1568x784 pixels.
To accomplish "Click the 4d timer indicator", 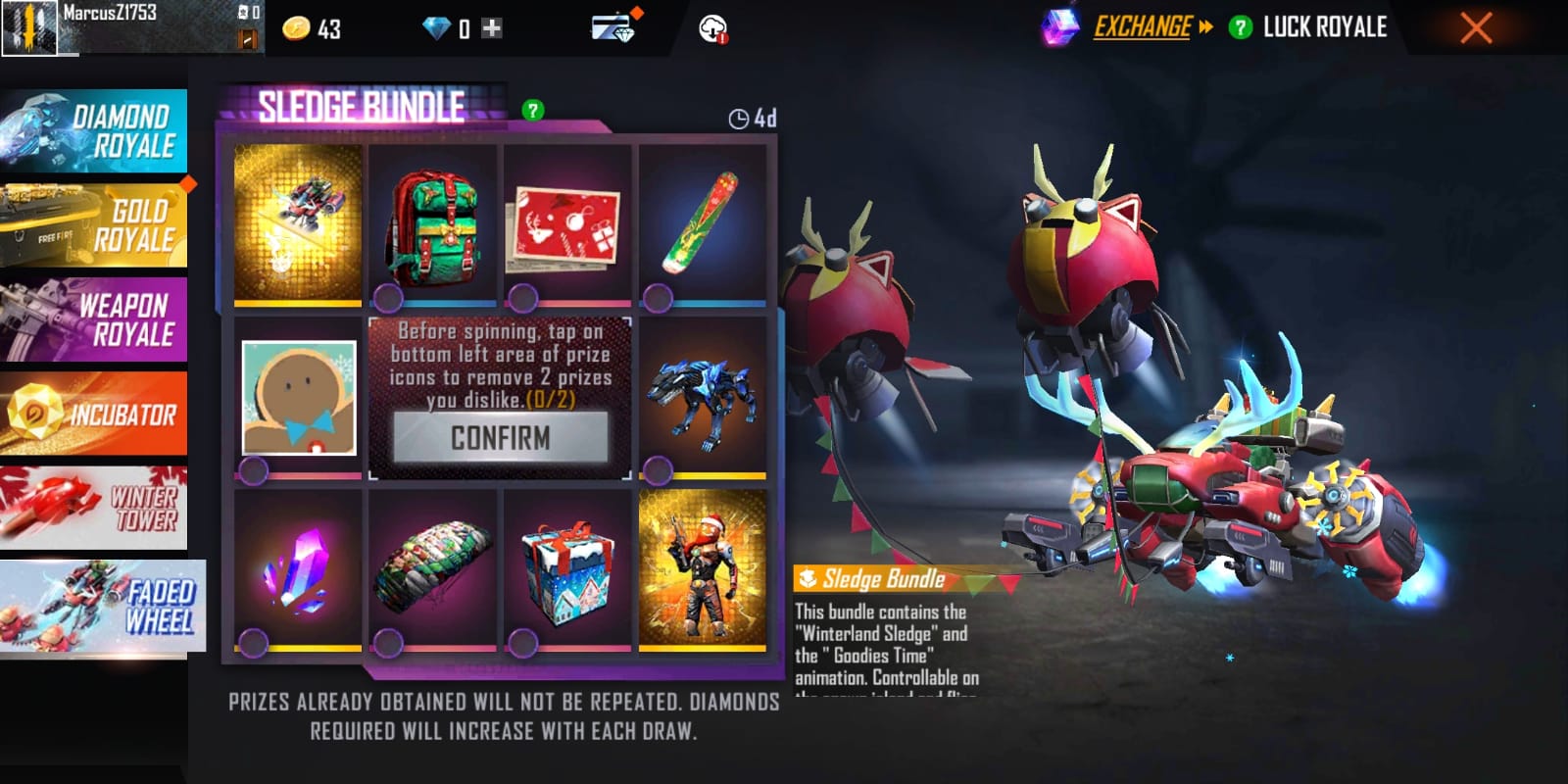I will [x=750, y=116].
